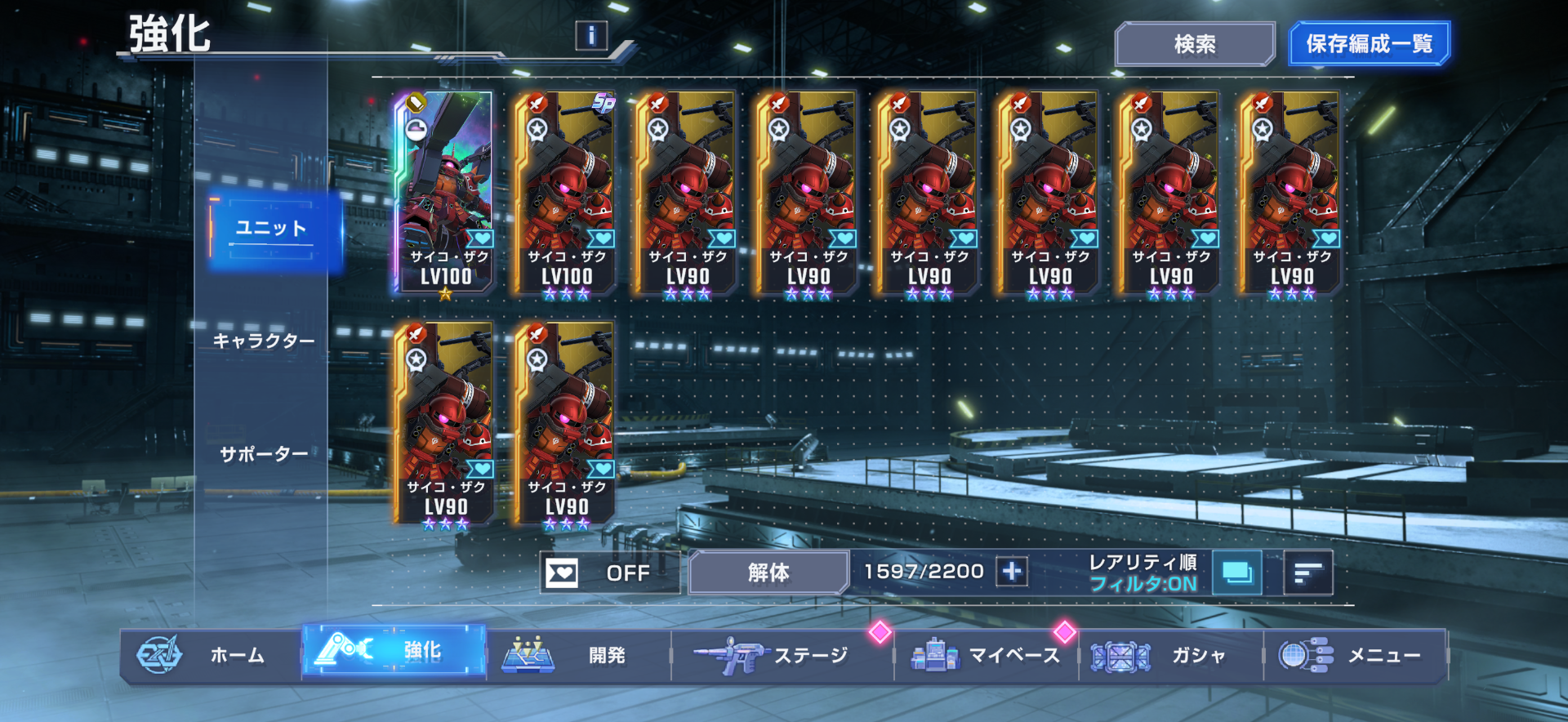Switch to the ユニット tab

click(x=273, y=230)
